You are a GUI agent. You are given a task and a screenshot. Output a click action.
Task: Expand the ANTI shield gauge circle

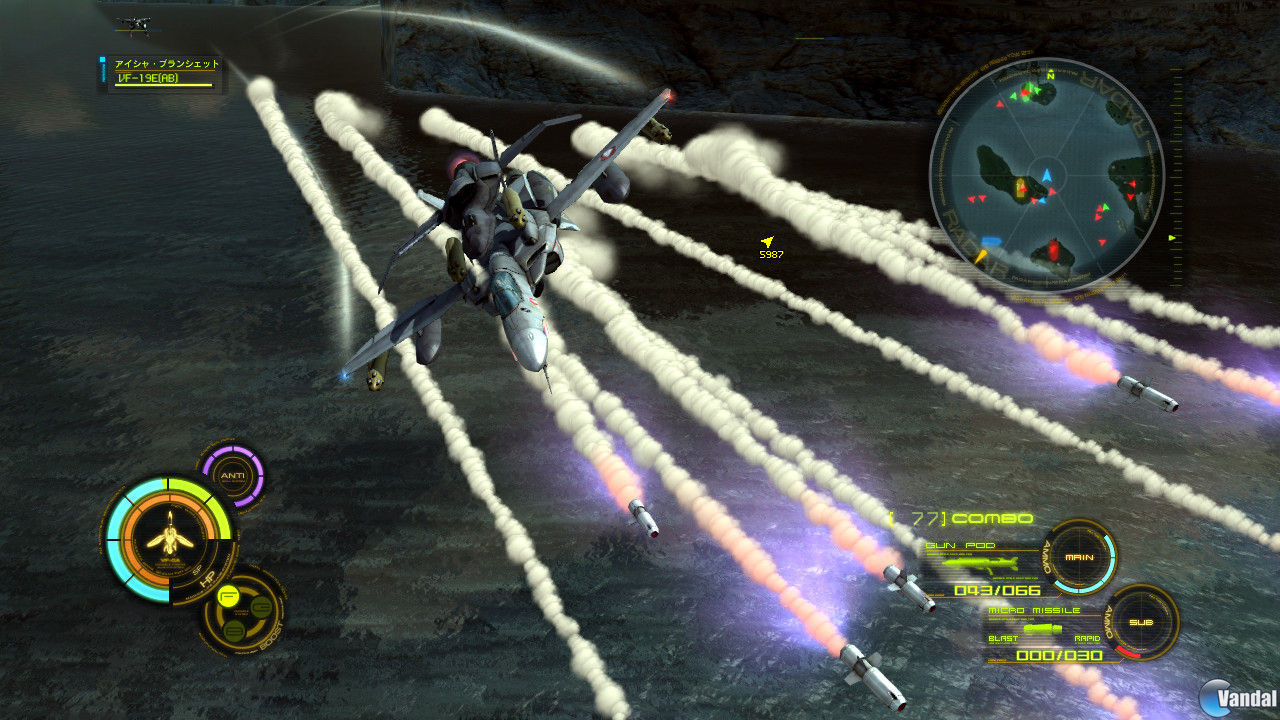click(234, 474)
